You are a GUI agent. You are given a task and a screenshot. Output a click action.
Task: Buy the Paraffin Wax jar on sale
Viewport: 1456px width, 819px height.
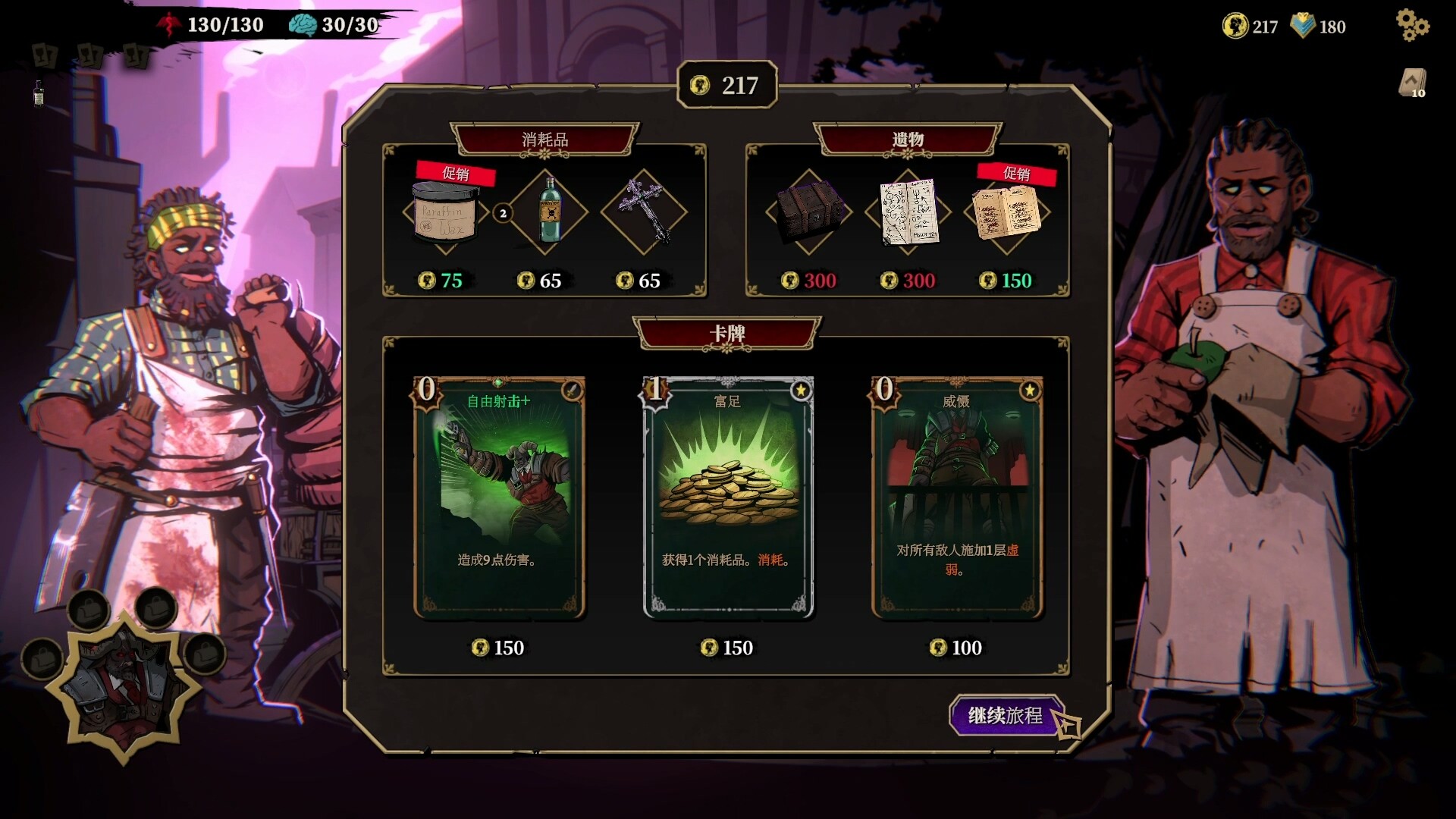446,215
